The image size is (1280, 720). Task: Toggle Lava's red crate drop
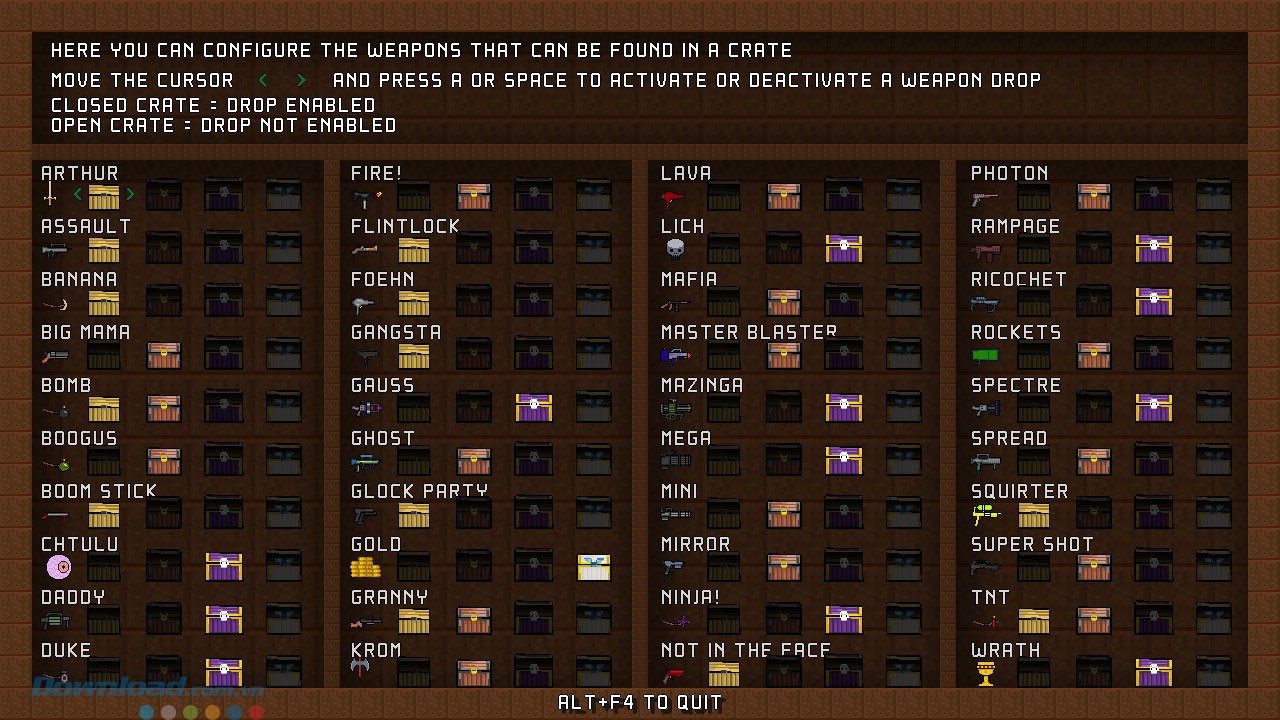(x=784, y=195)
